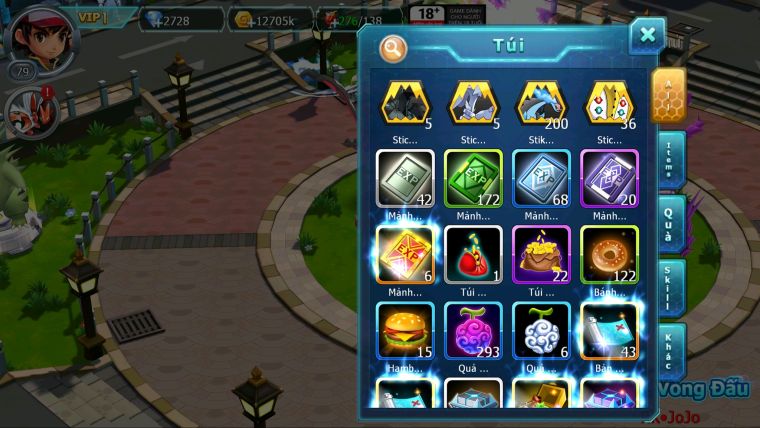
Task: Select the red pouch item slot
Action: [473, 253]
